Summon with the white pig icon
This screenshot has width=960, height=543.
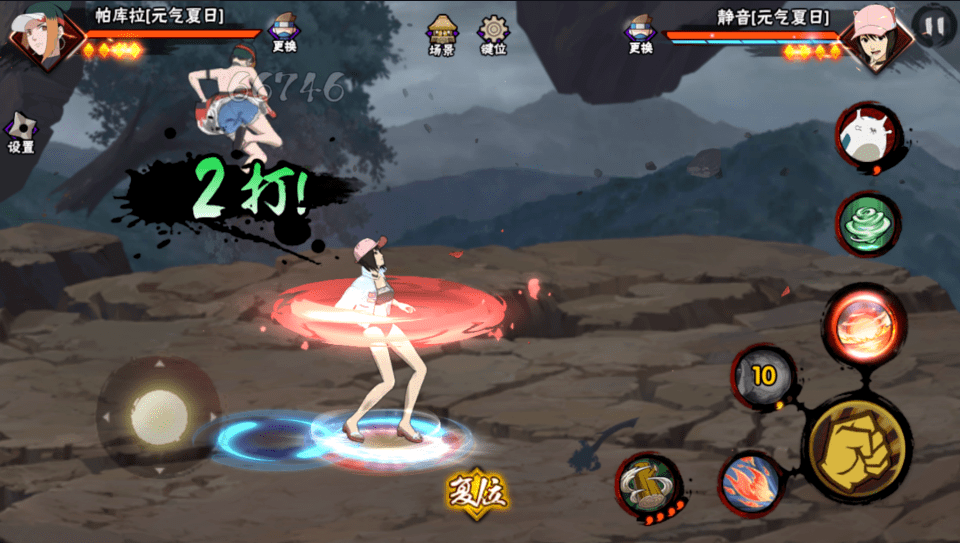[868, 134]
